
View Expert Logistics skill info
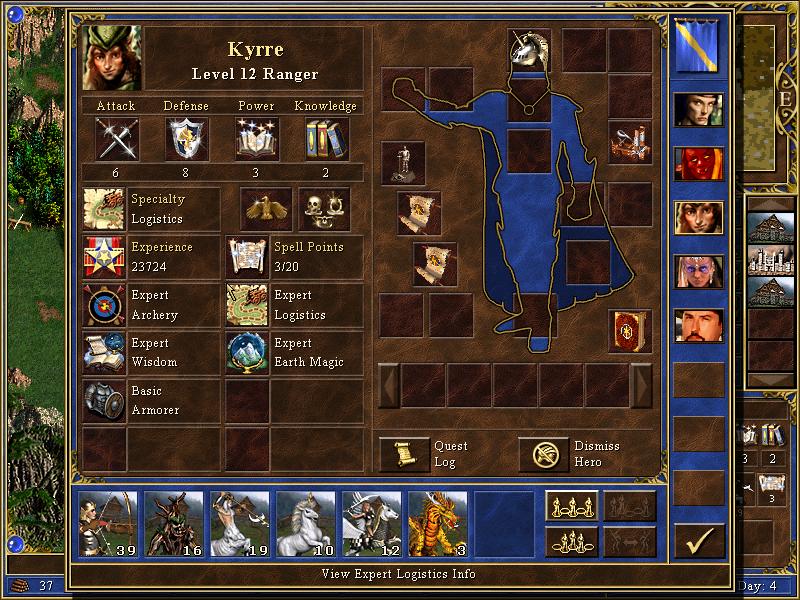pos(247,305)
